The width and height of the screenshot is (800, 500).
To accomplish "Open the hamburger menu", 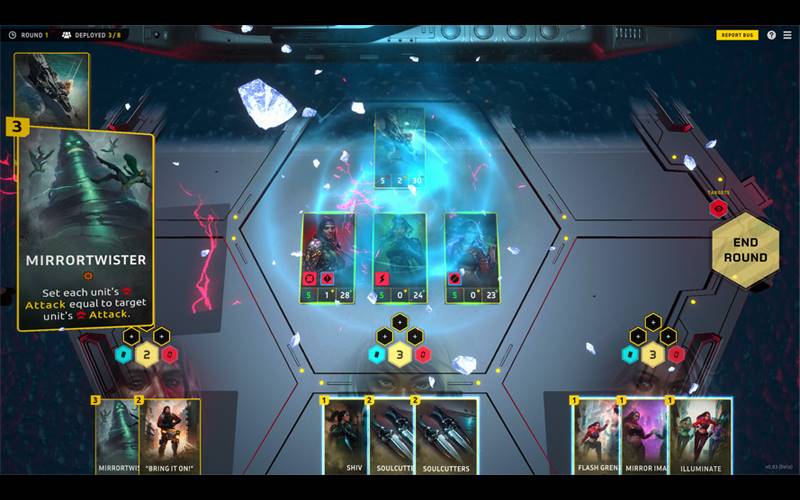I will [787, 35].
